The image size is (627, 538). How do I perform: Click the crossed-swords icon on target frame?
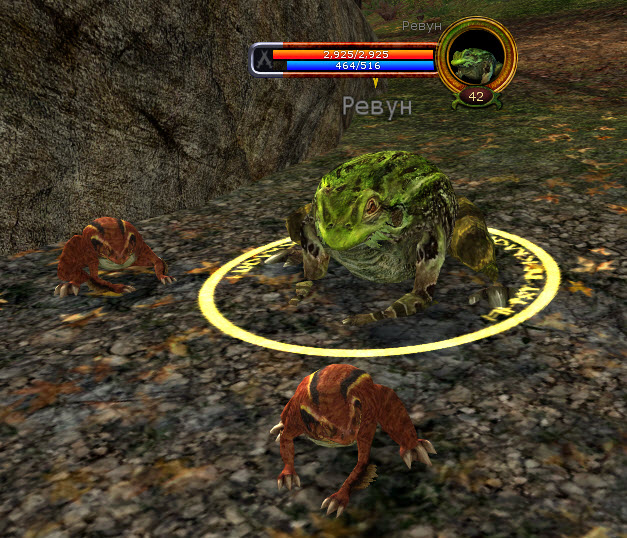click(x=263, y=59)
